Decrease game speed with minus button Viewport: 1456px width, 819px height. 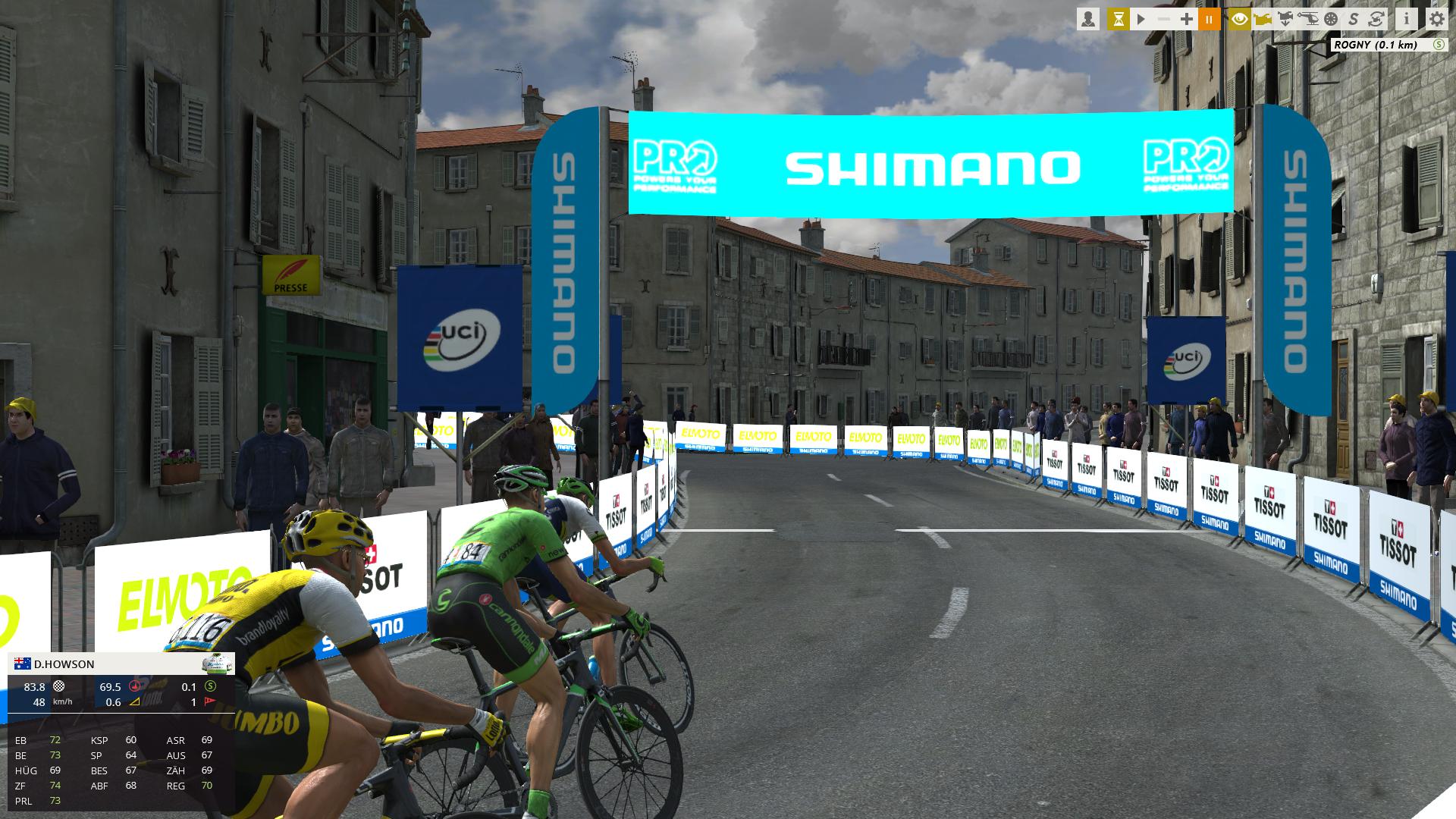(1164, 19)
